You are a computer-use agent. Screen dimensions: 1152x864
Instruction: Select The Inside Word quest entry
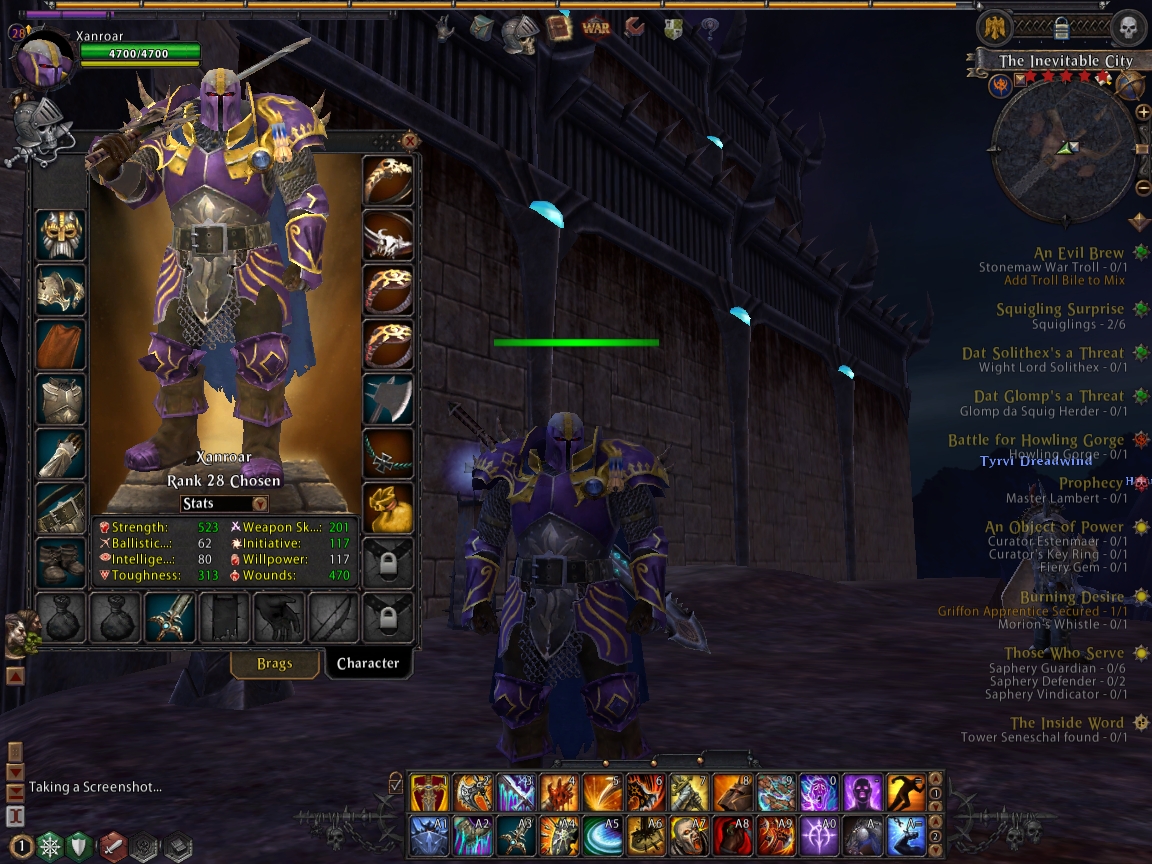(1066, 723)
